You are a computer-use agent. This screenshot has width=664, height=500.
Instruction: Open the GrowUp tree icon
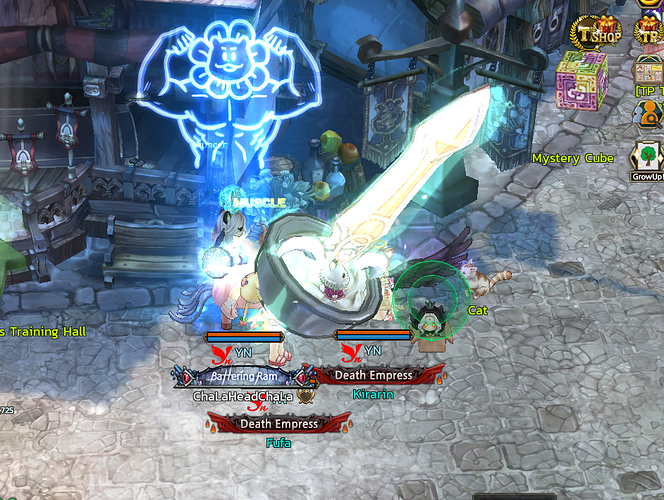(x=648, y=157)
